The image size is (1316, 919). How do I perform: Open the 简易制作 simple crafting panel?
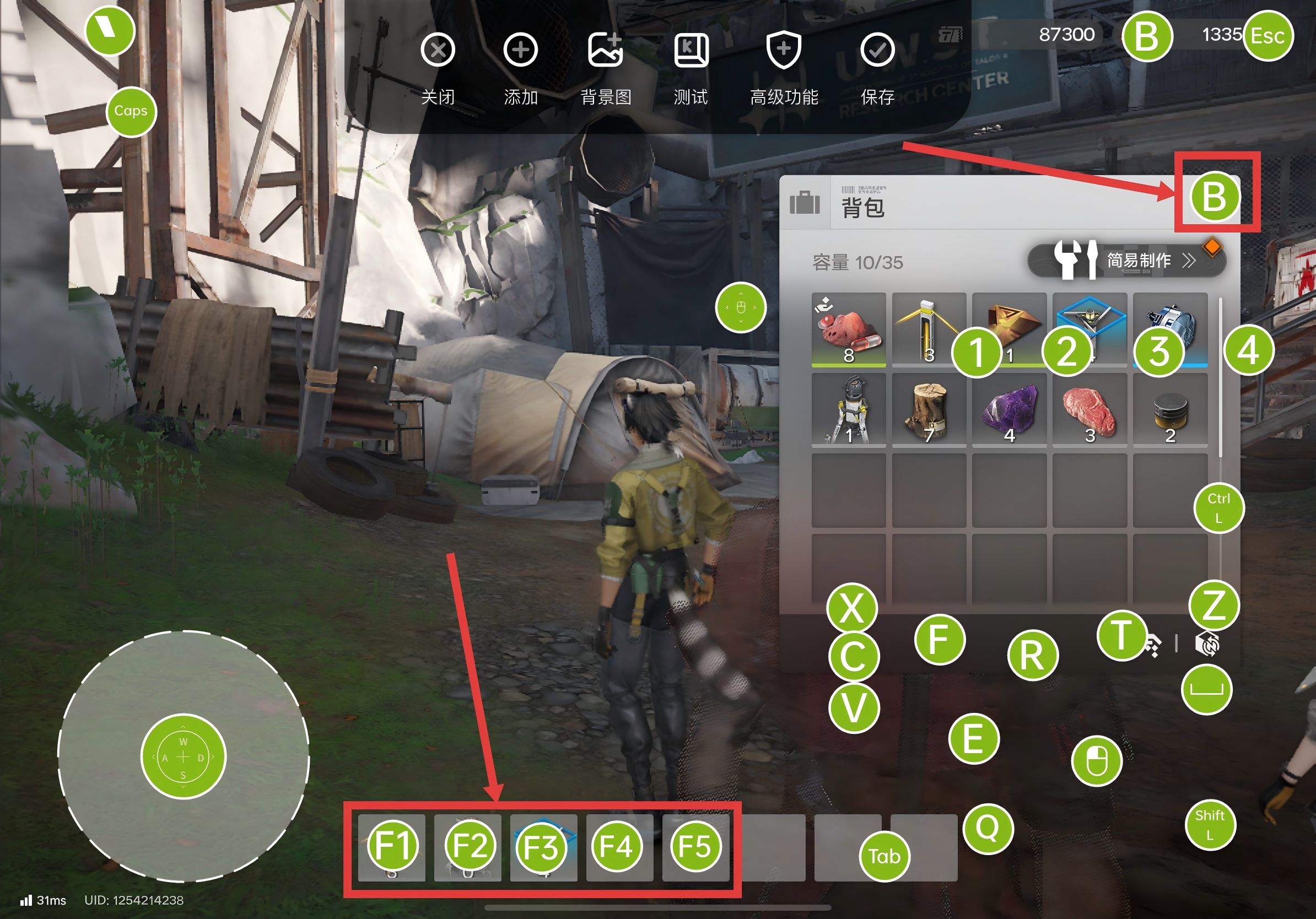pos(1126,261)
